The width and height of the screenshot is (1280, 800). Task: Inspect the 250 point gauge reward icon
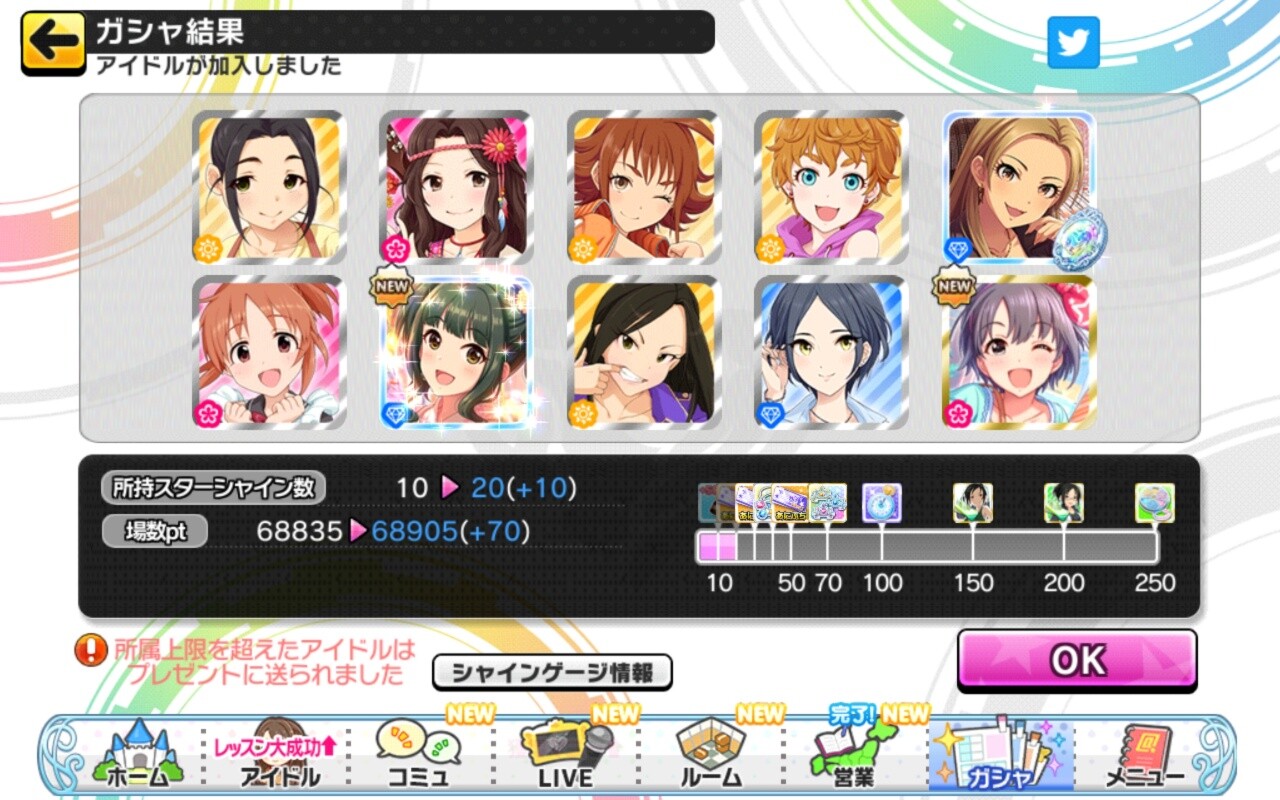click(1154, 503)
